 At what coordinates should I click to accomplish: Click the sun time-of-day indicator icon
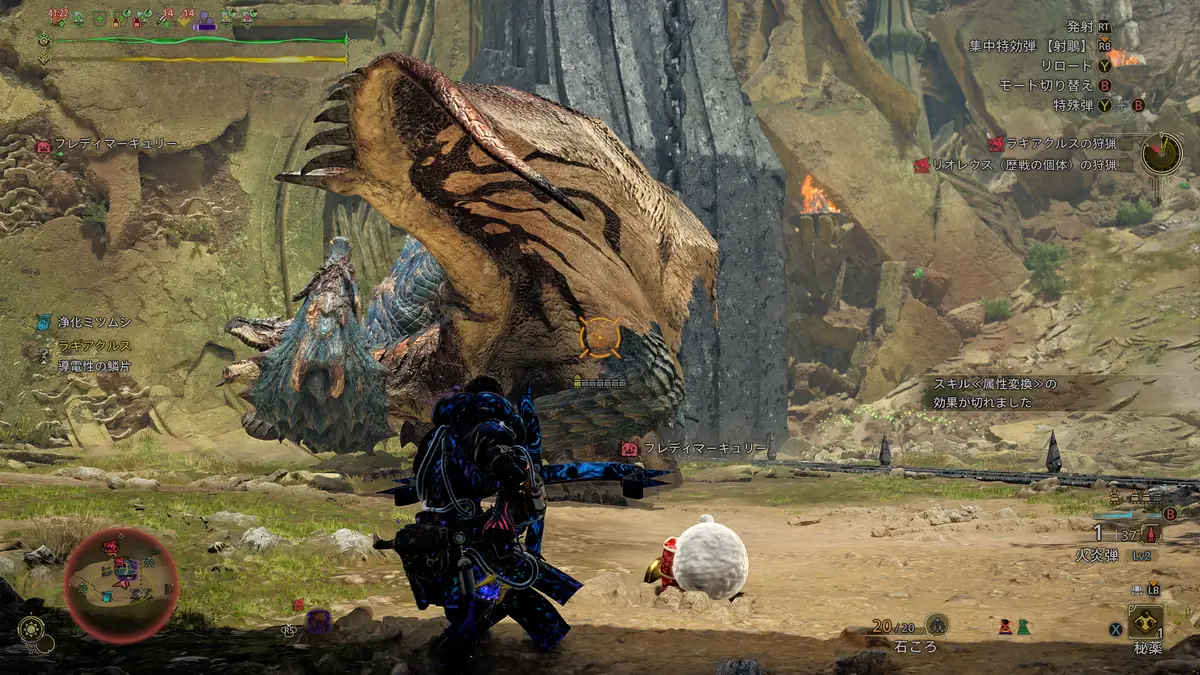point(29,629)
